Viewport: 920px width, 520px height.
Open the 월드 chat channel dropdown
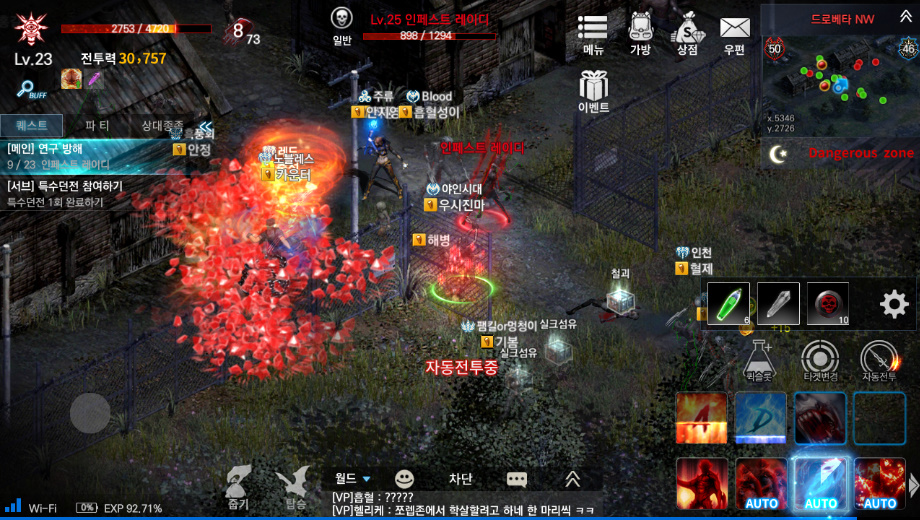pos(353,479)
